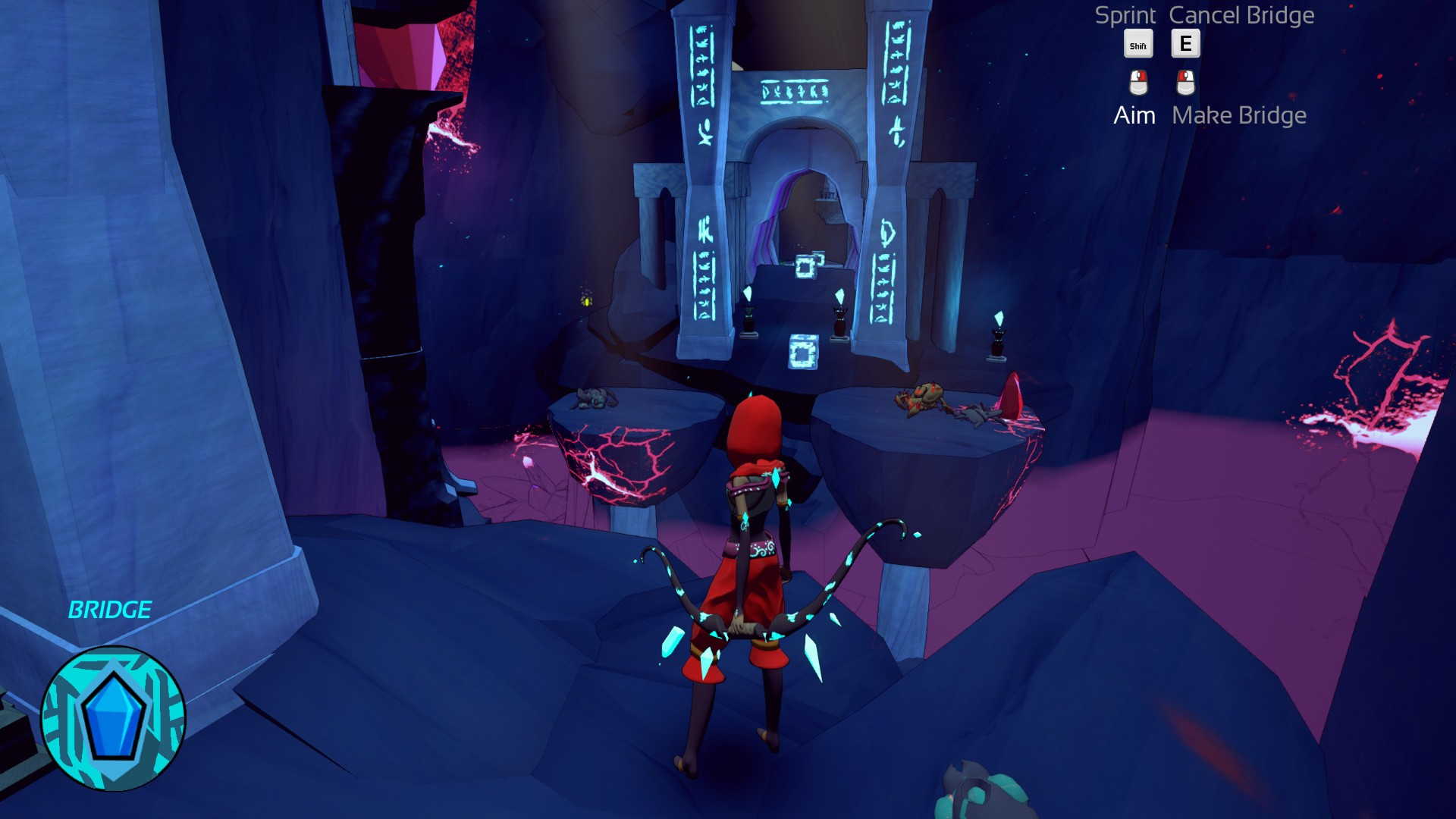This screenshot has height=819, width=1456.
Task: Select the blue crystal Bridge ability icon
Action: 113,717
